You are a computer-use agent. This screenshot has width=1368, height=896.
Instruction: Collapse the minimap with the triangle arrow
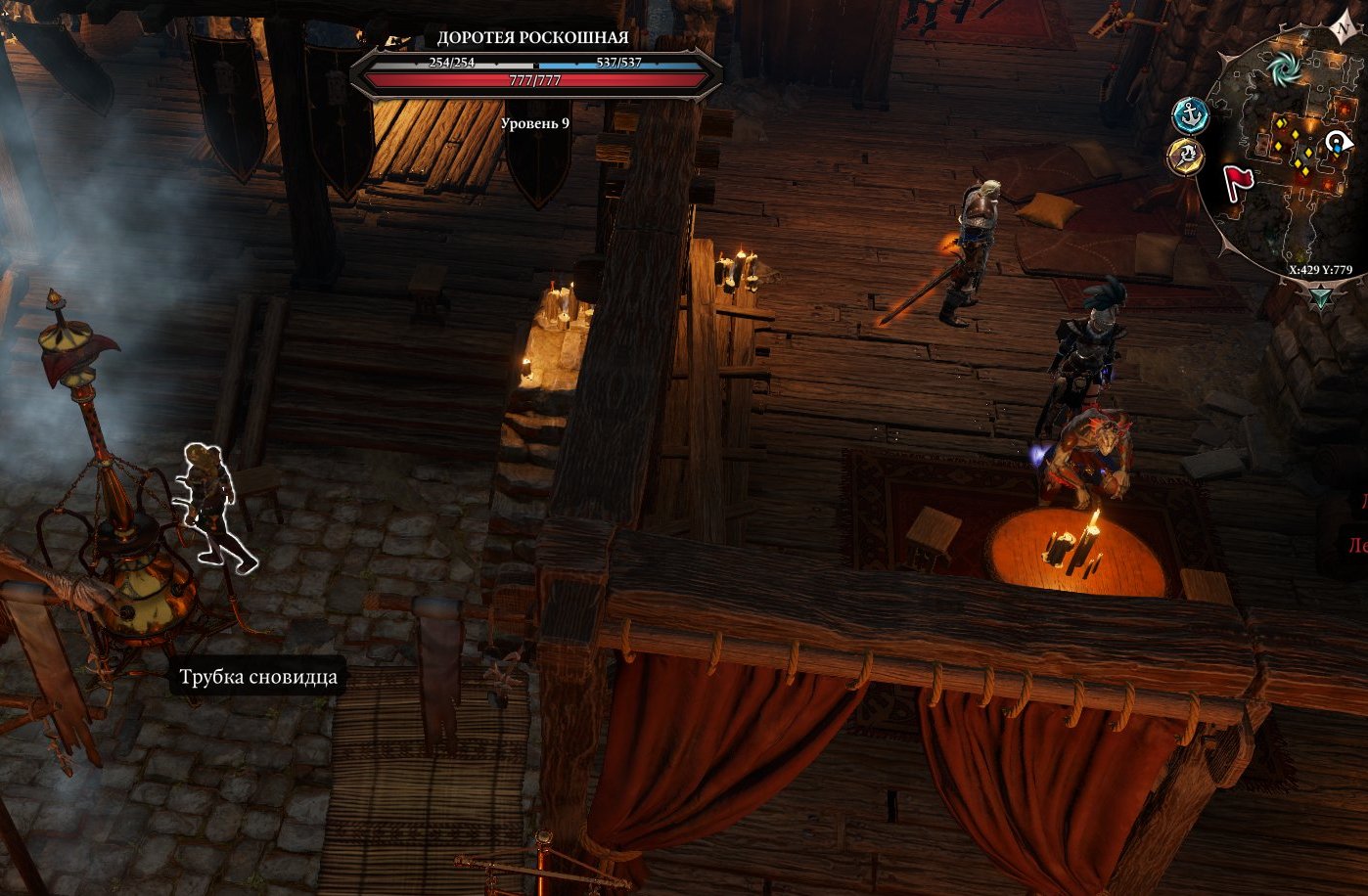1320,294
